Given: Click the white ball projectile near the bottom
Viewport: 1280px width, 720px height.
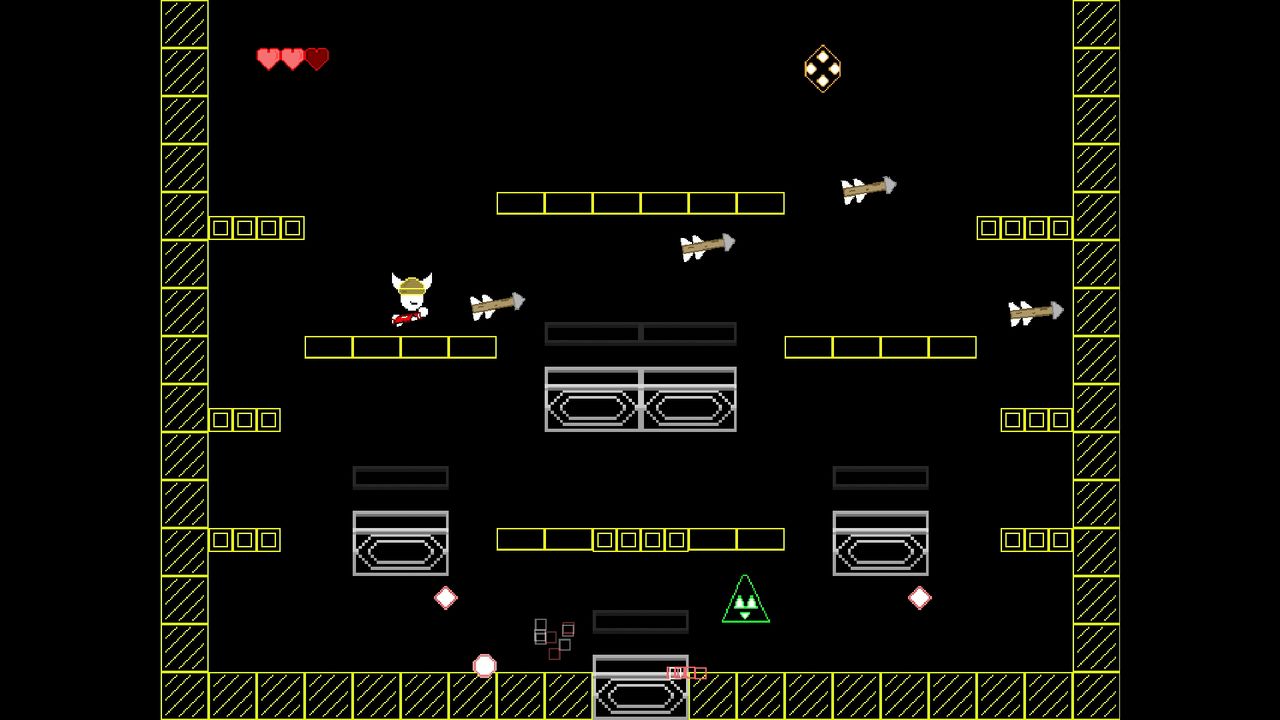Looking at the screenshot, I should 484,664.
